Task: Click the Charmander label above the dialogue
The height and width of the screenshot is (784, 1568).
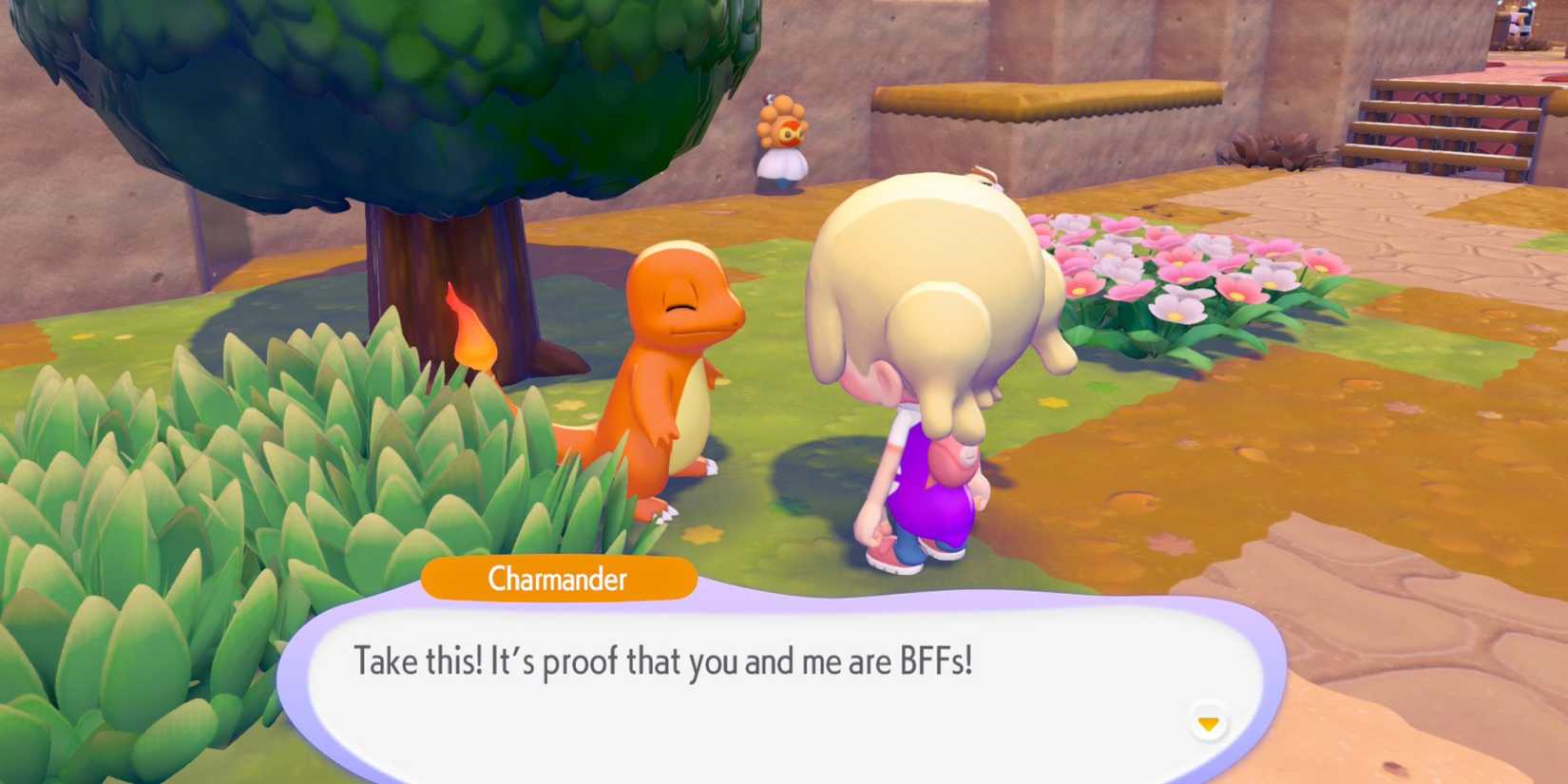Action: (x=559, y=580)
